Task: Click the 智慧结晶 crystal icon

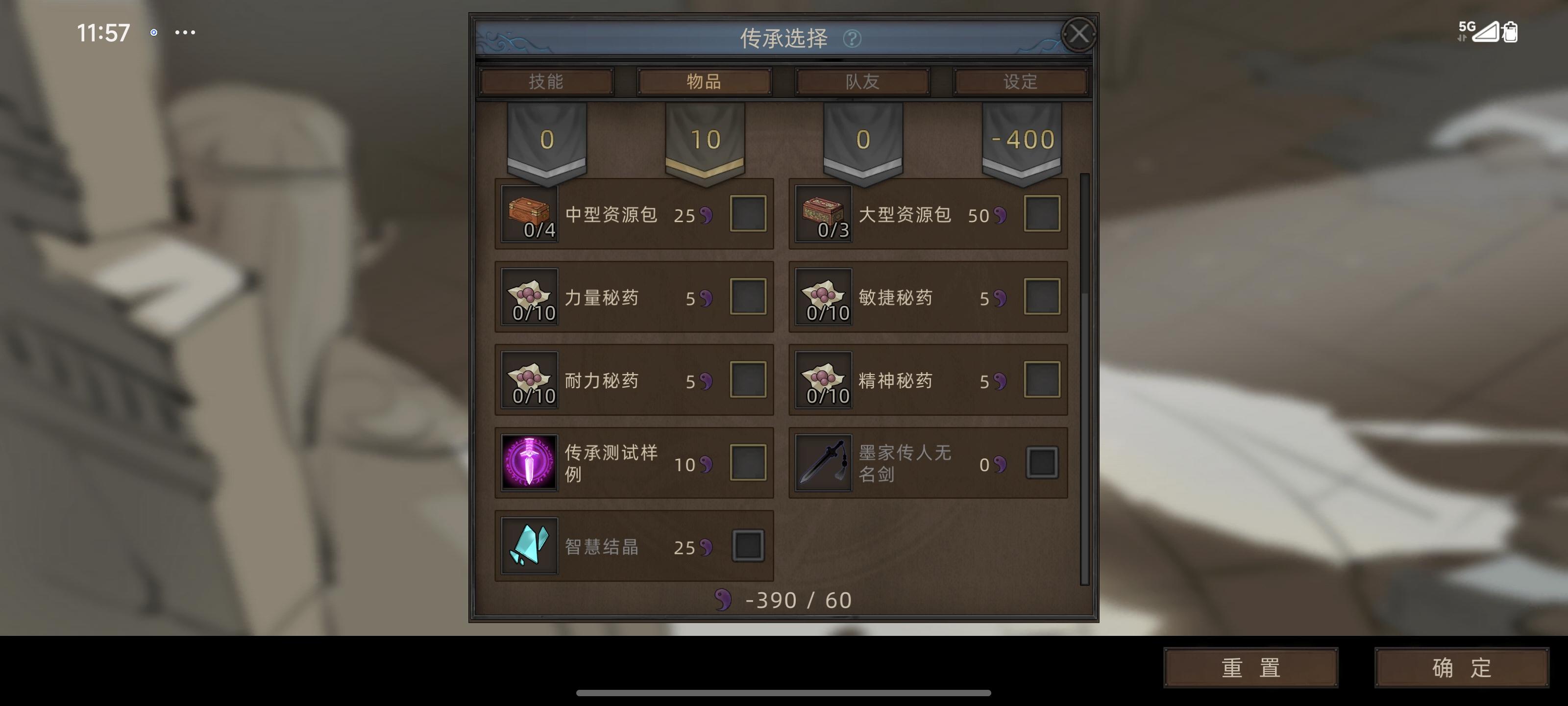Action: tap(529, 546)
